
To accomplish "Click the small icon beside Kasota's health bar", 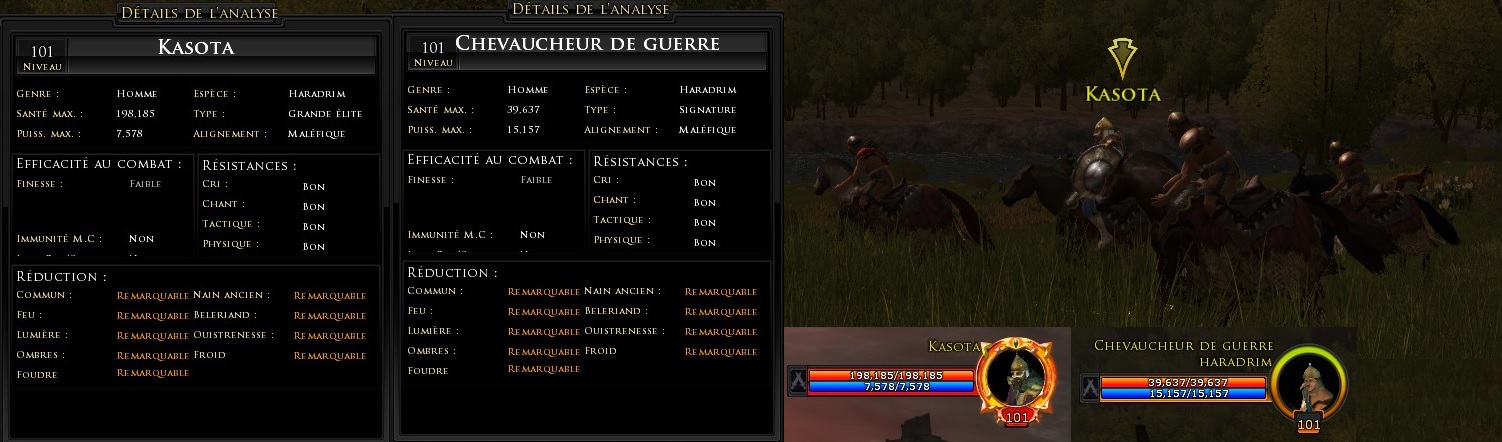I will [x=797, y=381].
